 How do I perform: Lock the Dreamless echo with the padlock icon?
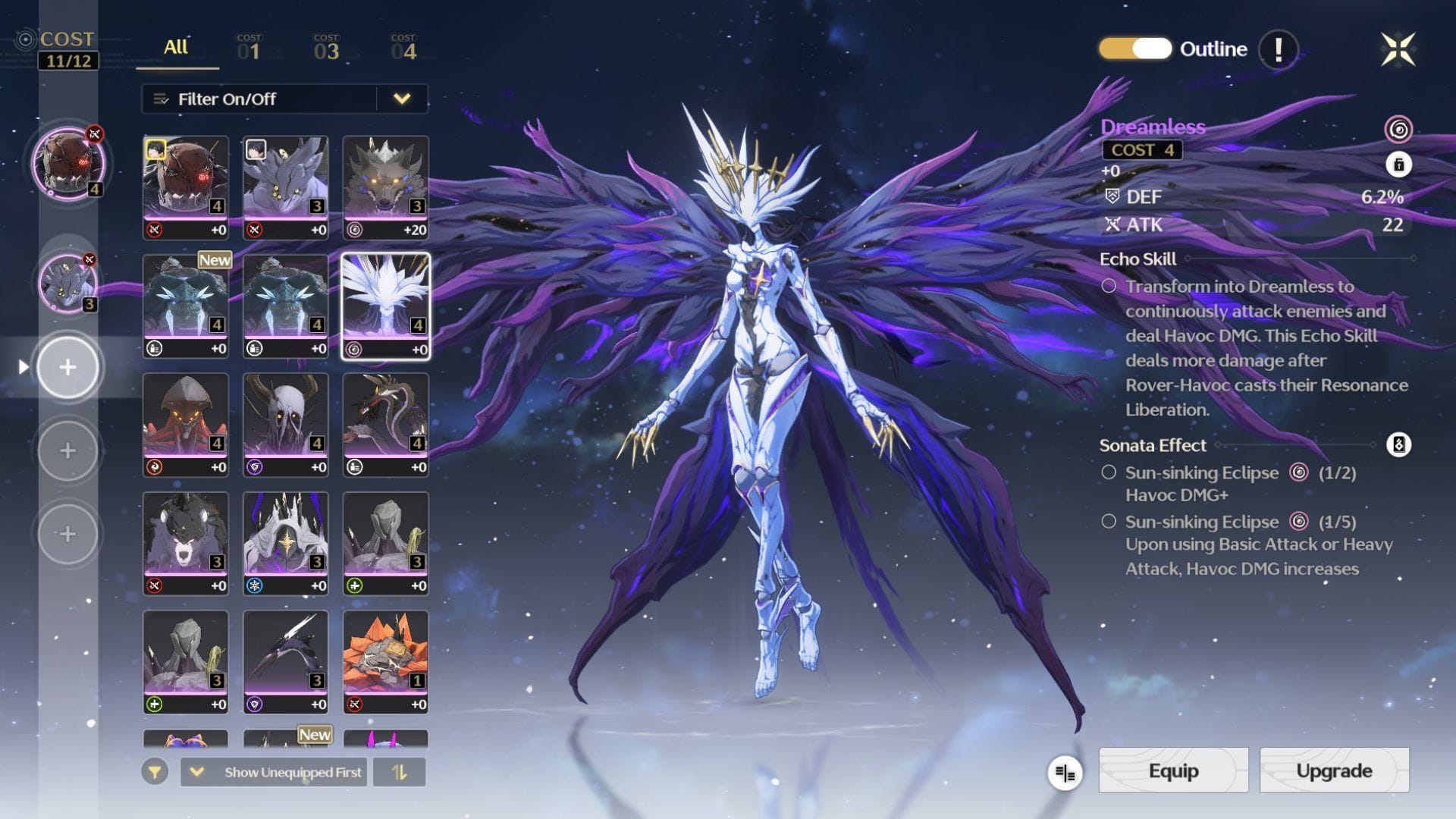[x=1398, y=165]
